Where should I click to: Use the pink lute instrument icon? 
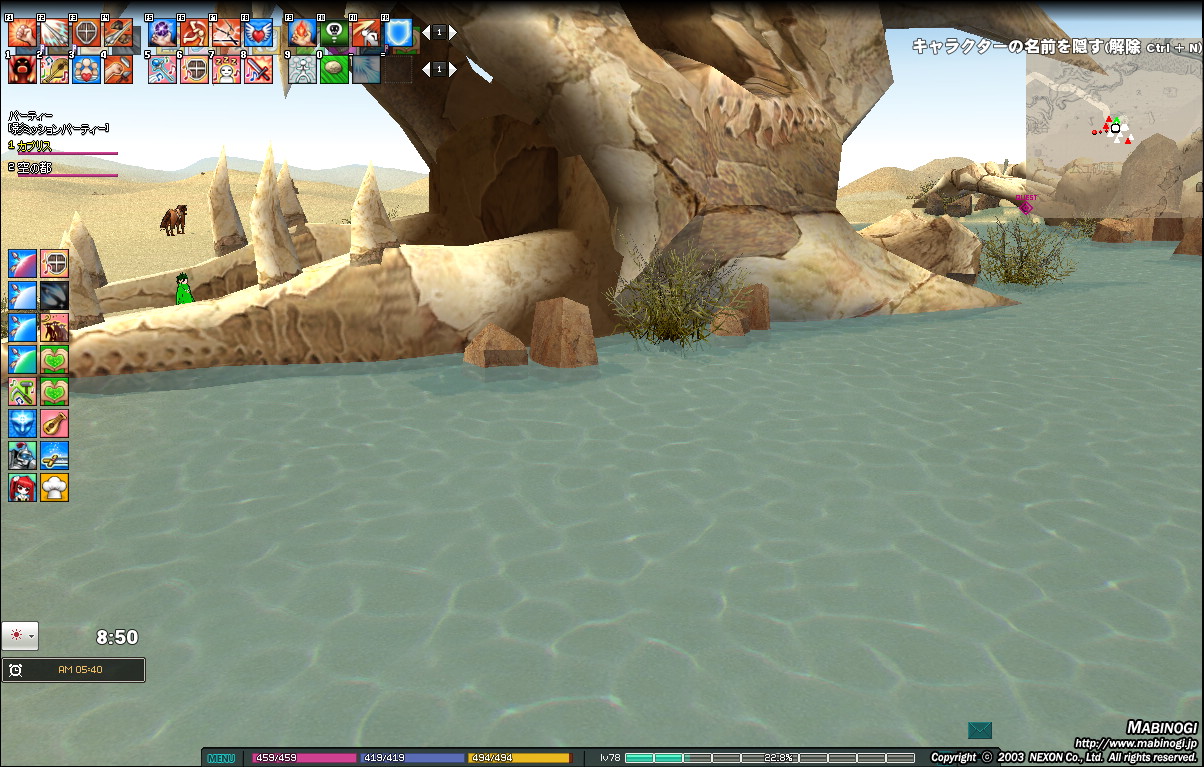tap(55, 424)
